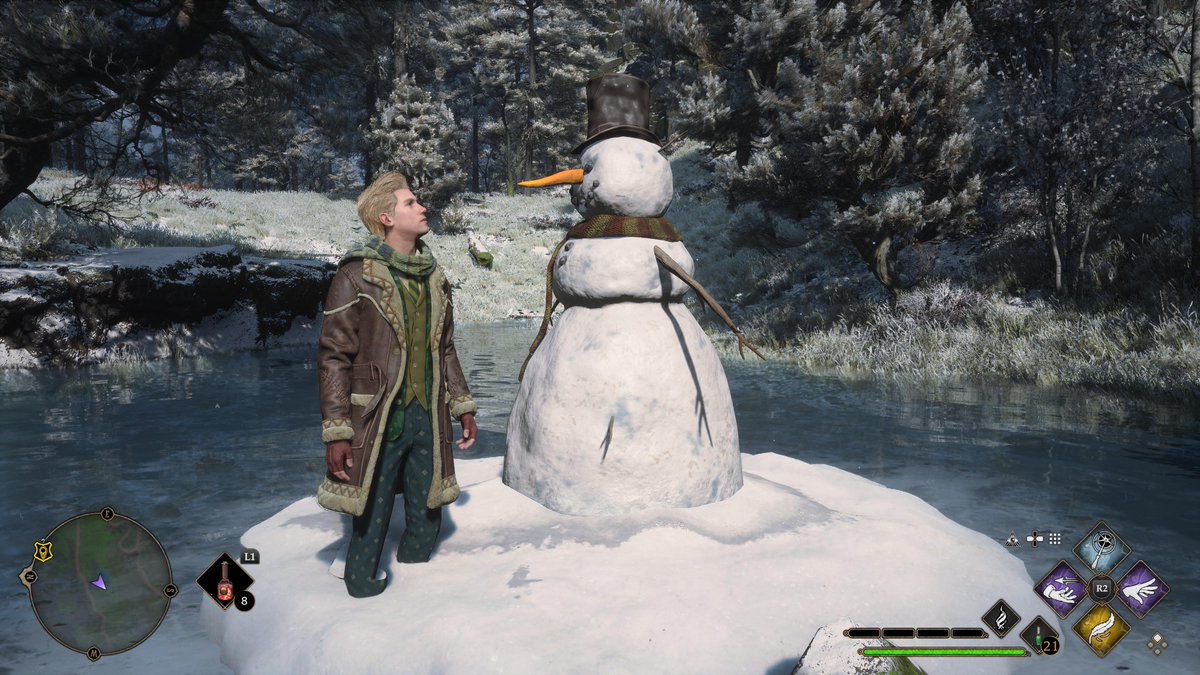This screenshot has width=1200, height=675.
Task: Cast the blue wand spell in the top slot
Action: pos(1102,548)
